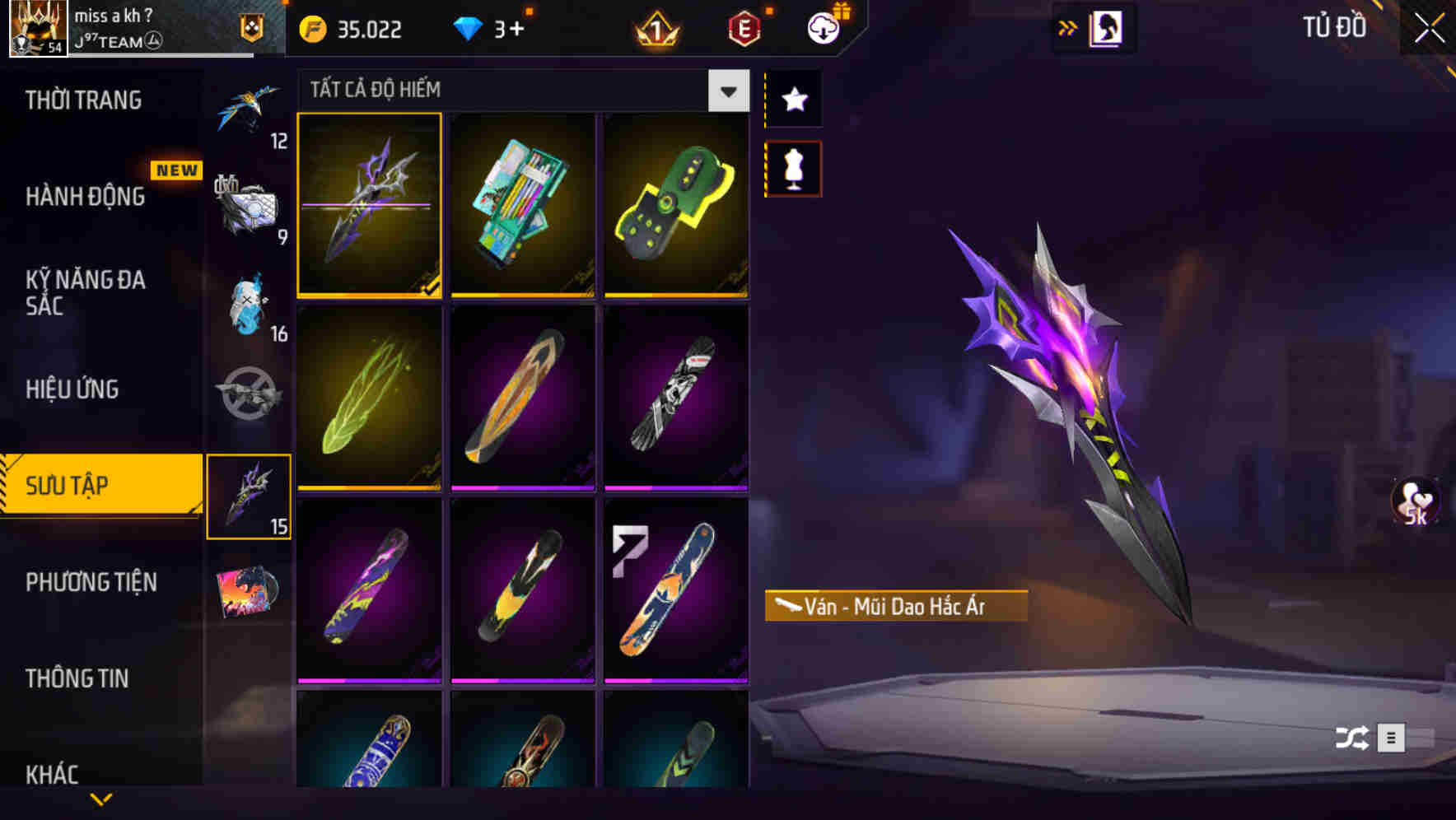Expand the bottom arrow under KHÁC
Screen dimensions: 1456x820
click(101, 797)
